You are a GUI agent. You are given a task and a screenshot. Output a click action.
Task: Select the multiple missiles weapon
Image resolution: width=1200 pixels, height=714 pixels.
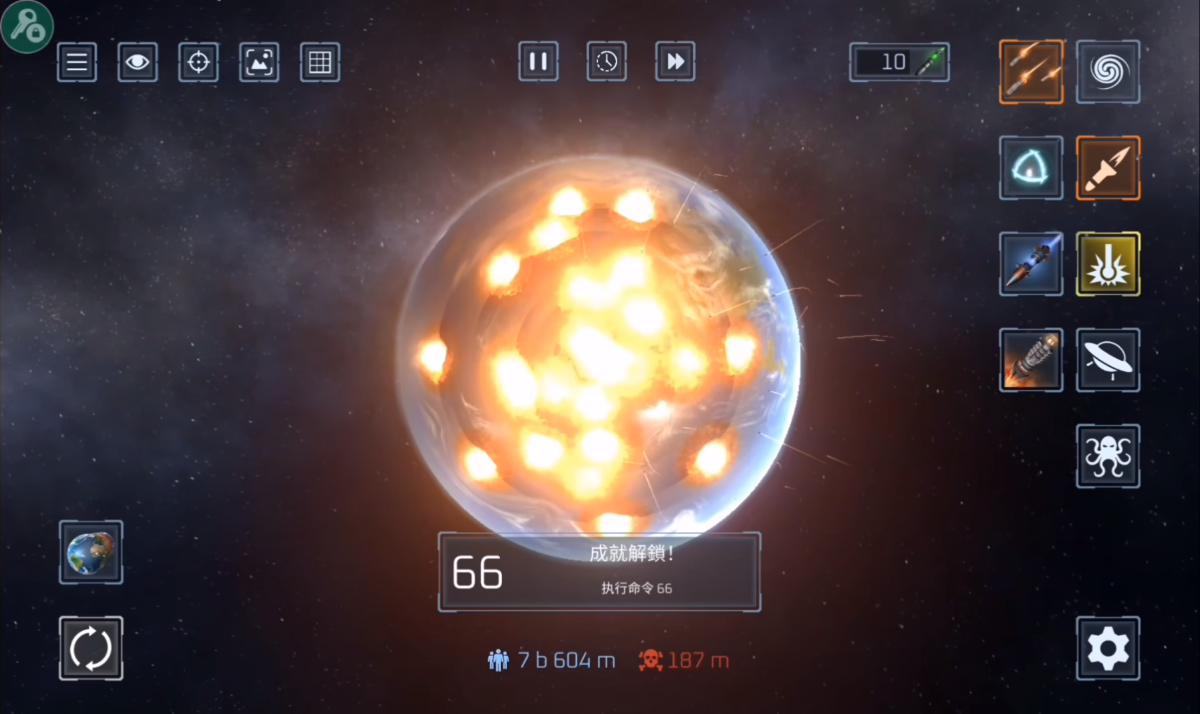click(1031, 71)
